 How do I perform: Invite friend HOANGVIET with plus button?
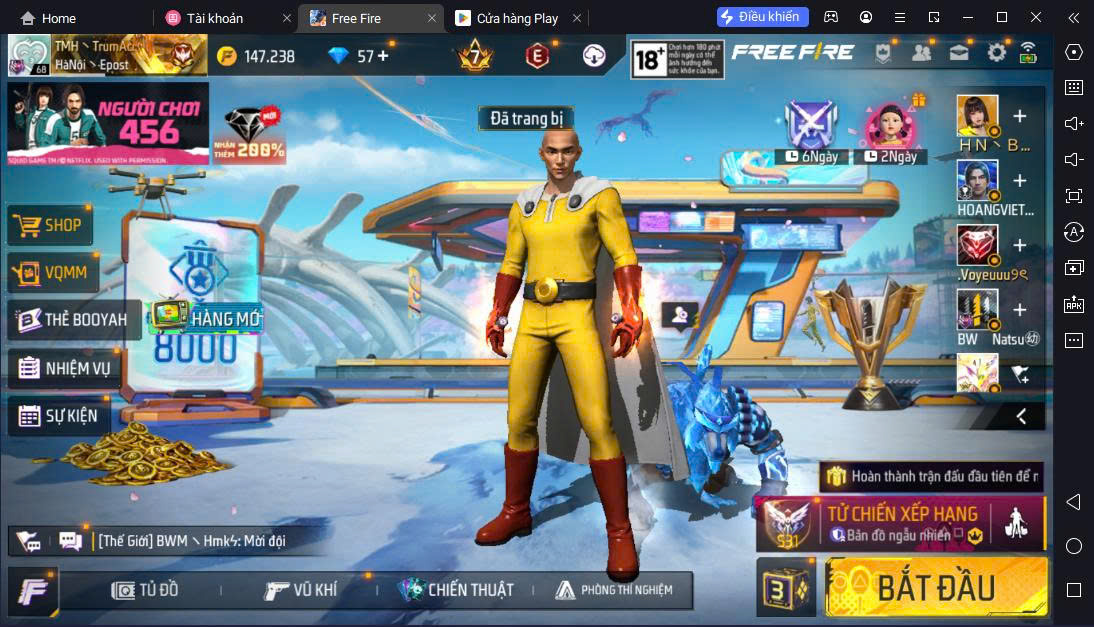tap(1019, 181)
